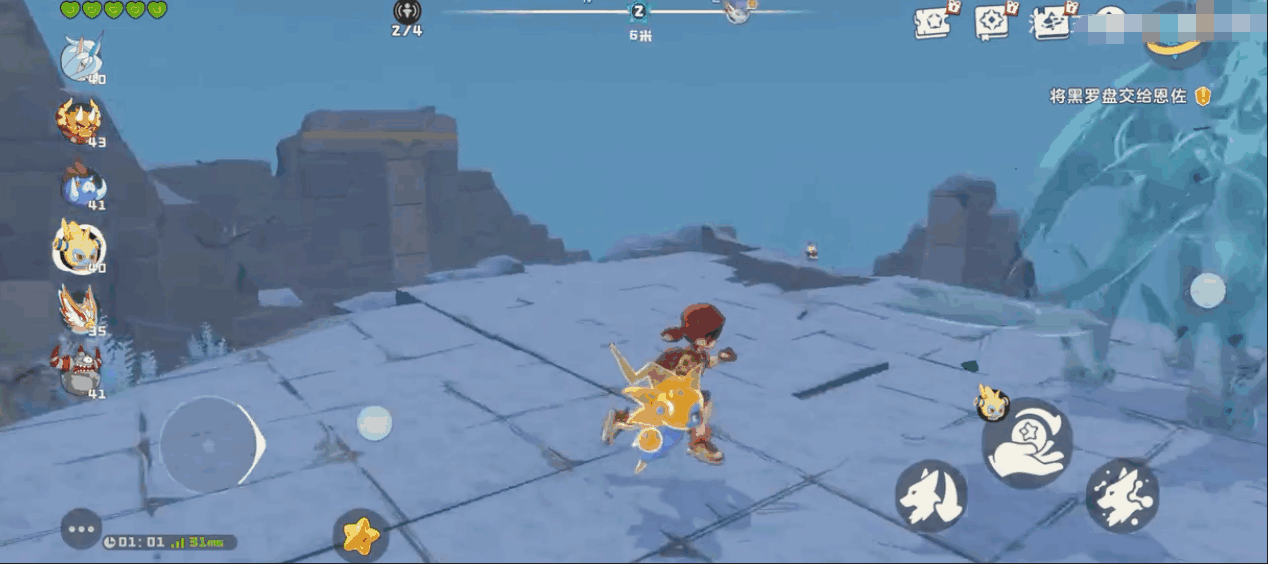
Task: Trigger the wolf head with claw skill
Action: [930, 495]
